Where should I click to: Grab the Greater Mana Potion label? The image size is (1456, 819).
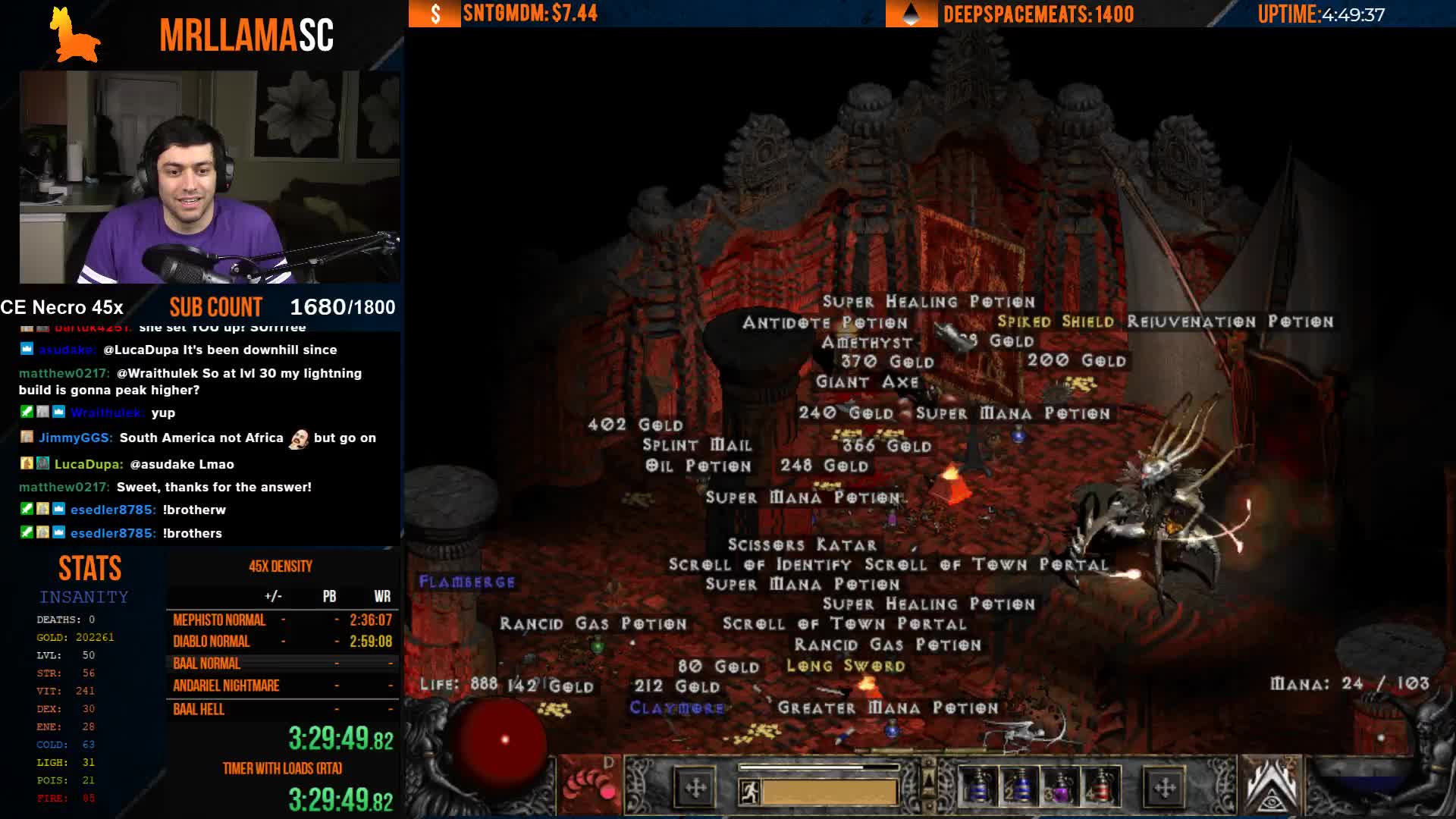(887, 708)
